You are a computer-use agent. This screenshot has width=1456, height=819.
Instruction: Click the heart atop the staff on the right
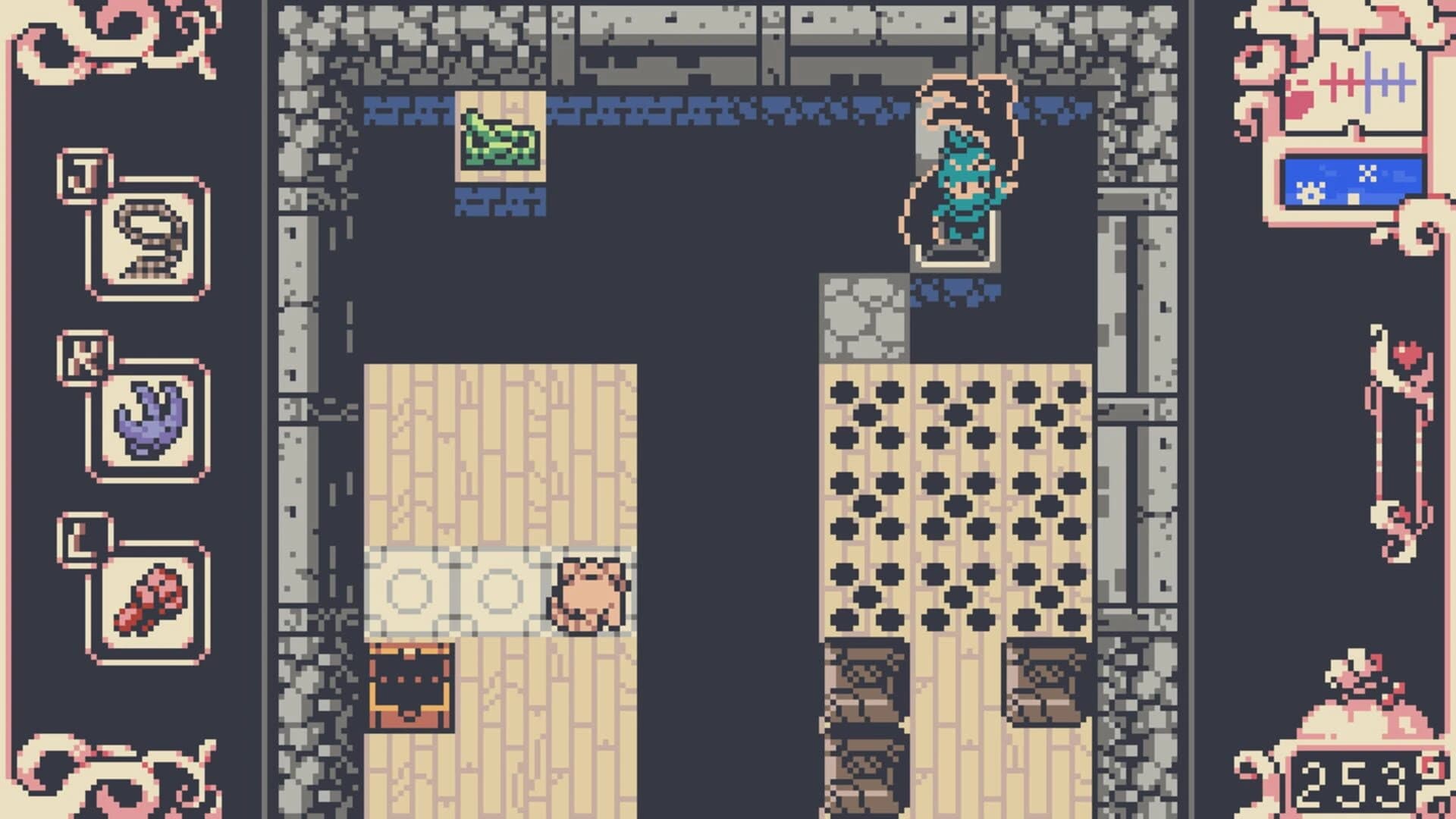(x=1407, y=353)
